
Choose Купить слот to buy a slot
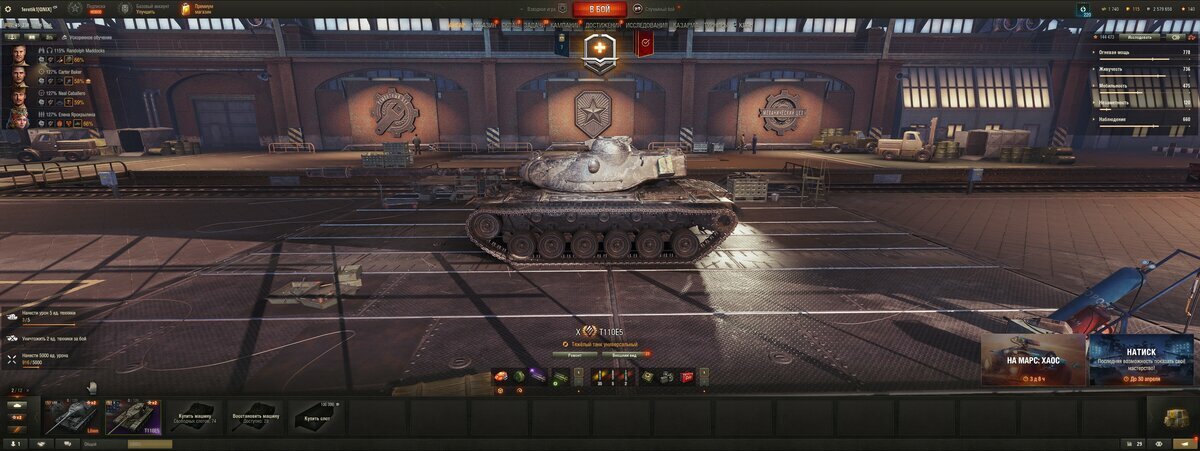click(317, 417)
